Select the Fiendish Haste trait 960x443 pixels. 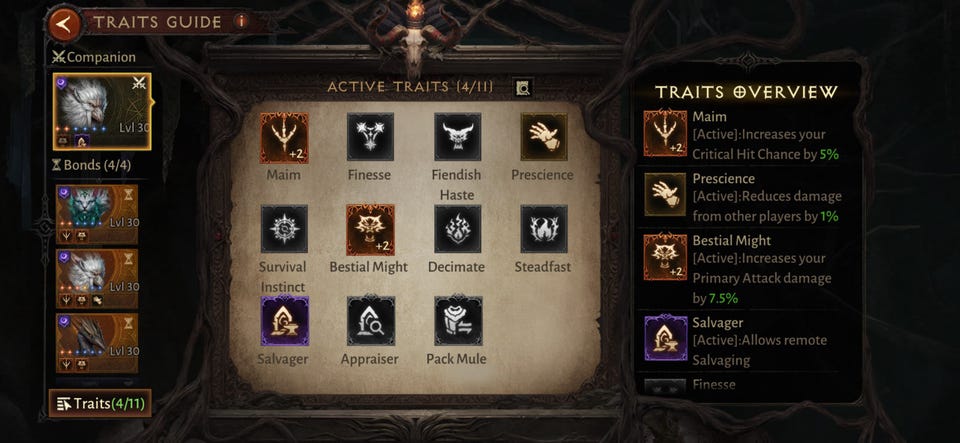click(457, 137)
